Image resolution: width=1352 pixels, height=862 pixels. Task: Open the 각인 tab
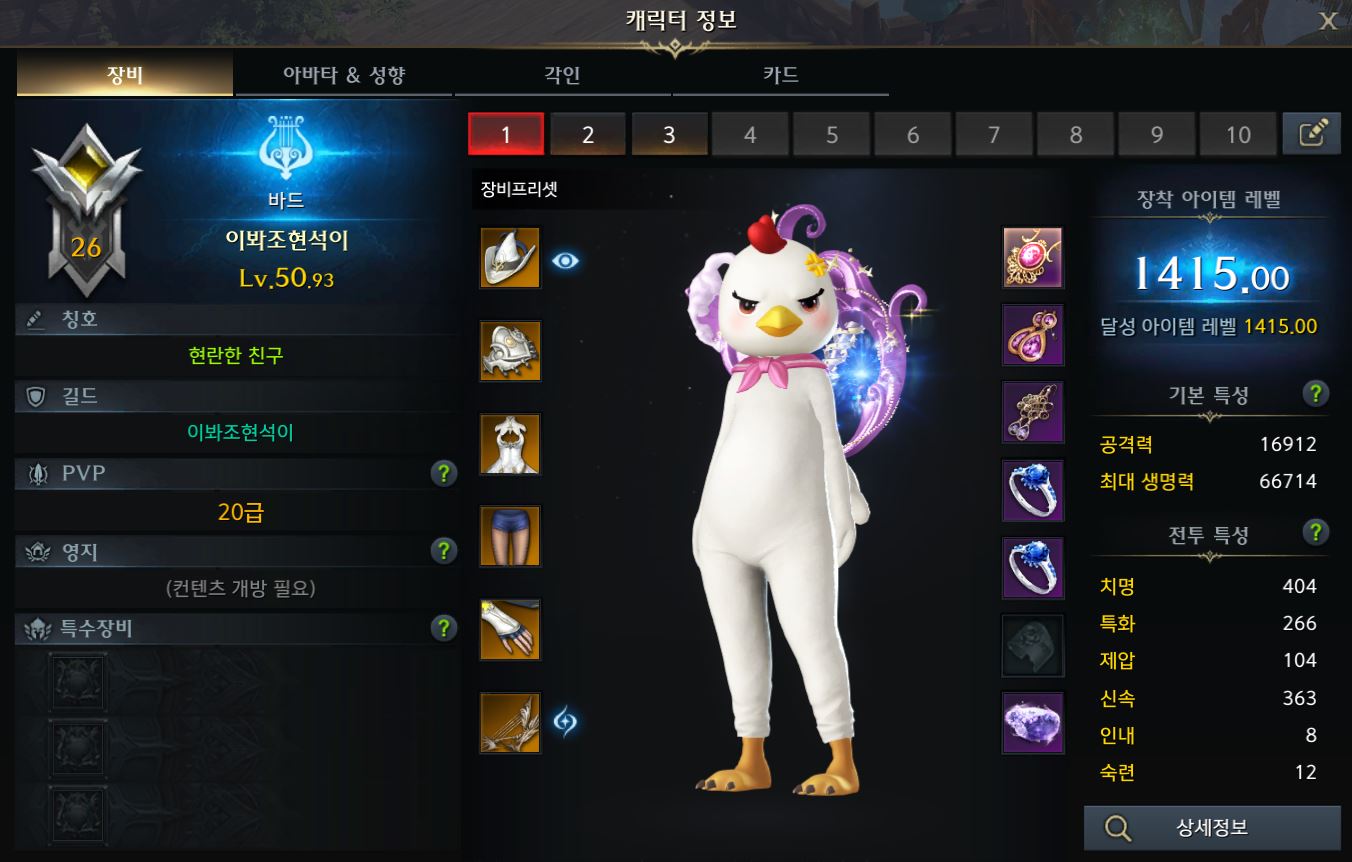(x=562, y=76)
